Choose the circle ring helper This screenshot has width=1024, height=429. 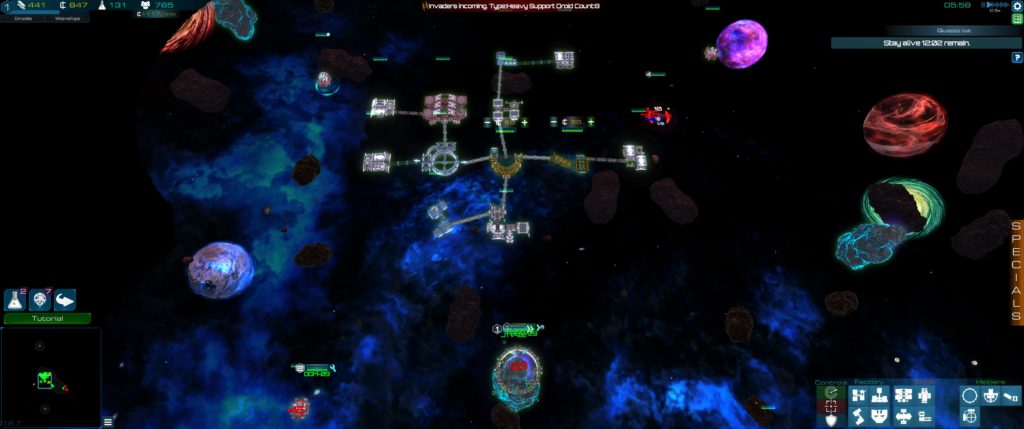click(x=969, y=396)
